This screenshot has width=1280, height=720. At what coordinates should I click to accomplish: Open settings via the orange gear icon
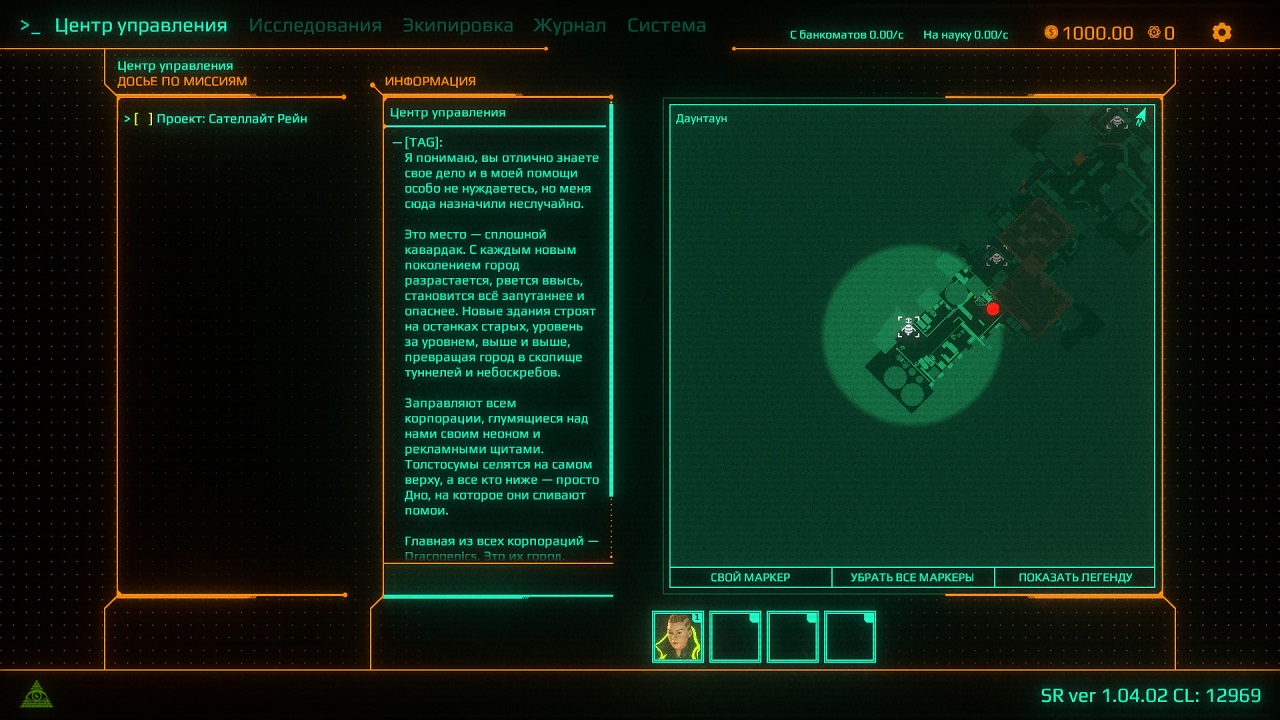tap(1221, 32)
